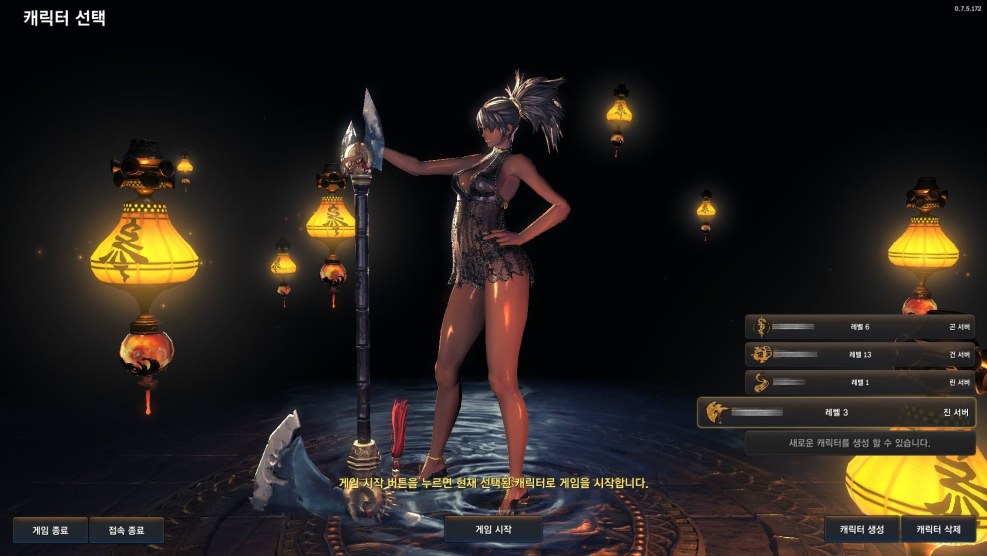
Task: Start the game with 게임 시작
Action: coord(493,529)
